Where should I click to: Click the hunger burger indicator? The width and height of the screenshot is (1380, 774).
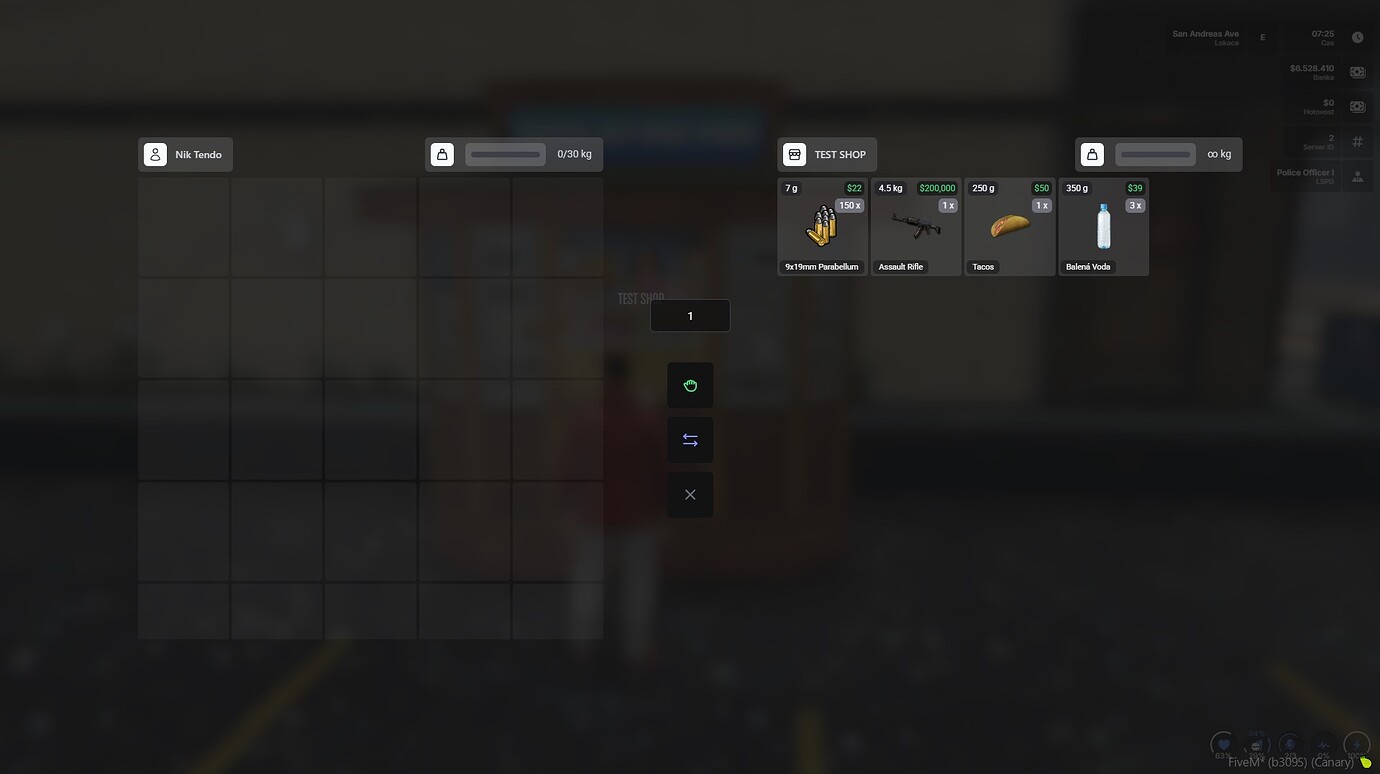[x=1256, y=744]
